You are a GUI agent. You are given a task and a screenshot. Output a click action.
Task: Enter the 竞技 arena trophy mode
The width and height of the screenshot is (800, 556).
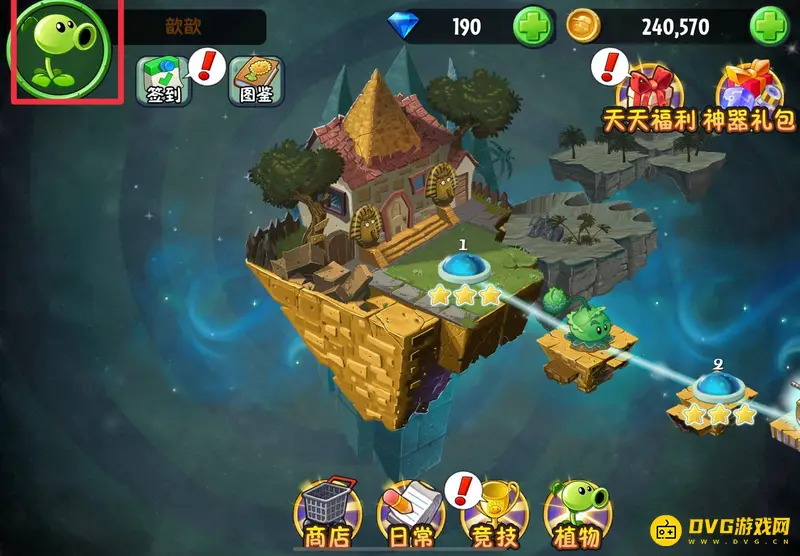492,512
